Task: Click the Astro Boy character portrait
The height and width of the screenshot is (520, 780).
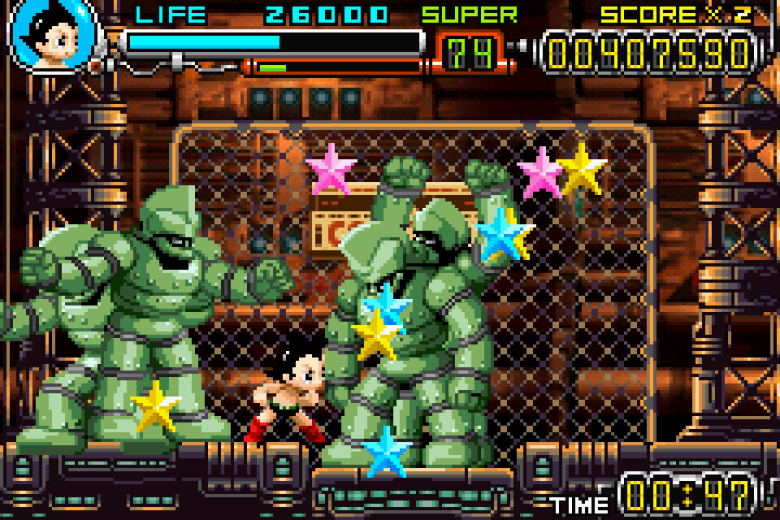Action: [53, 35]
